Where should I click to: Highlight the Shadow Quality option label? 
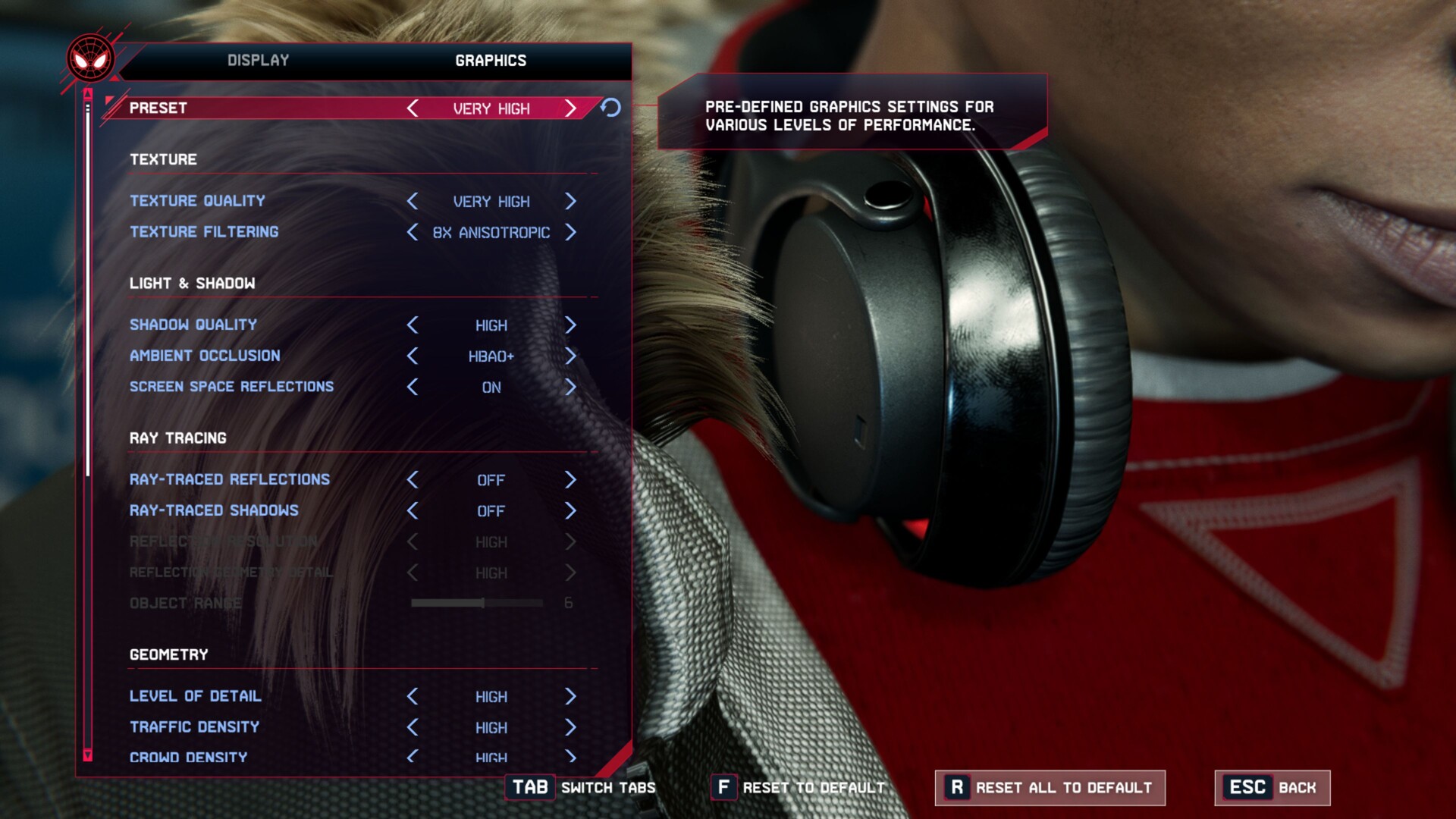[x=193, y=325]
